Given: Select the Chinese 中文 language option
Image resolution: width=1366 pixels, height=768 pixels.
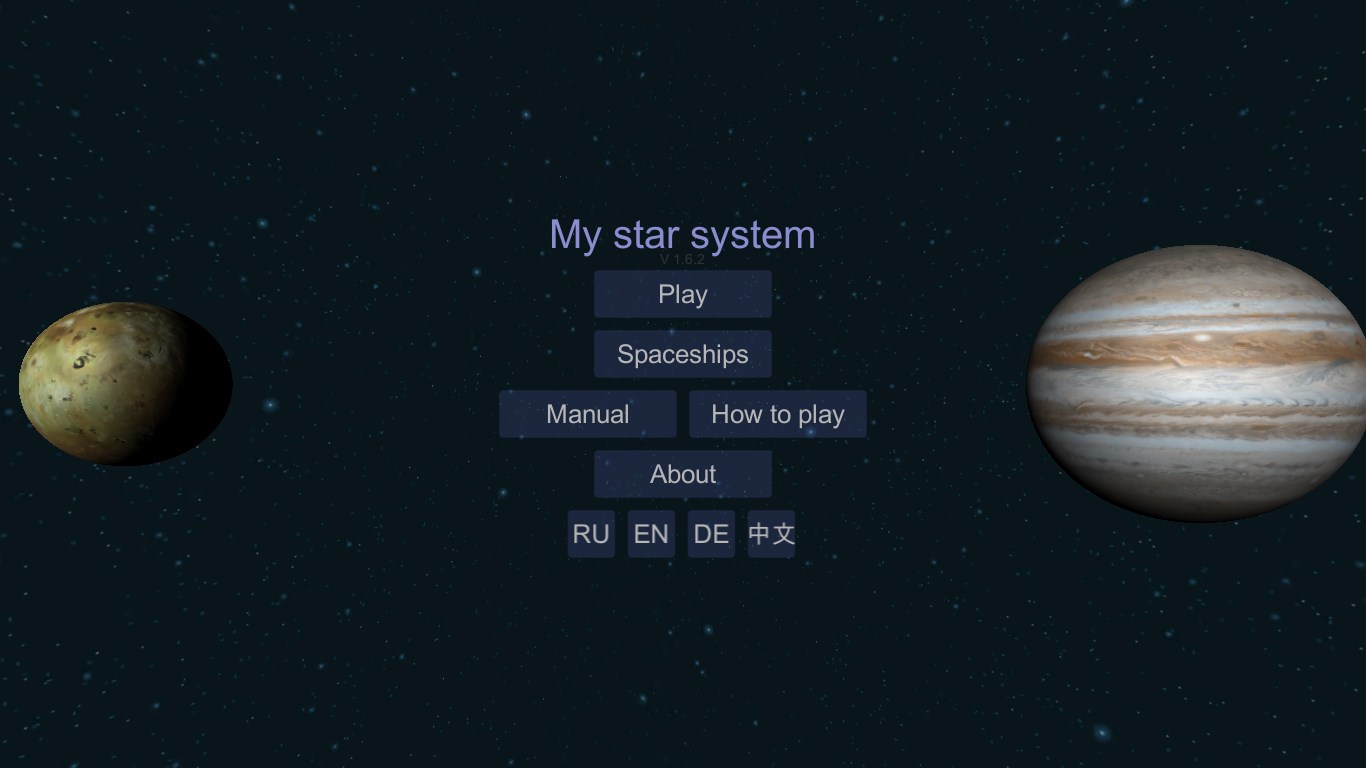Looking at the screenshot, I should (x=770, y=534).
